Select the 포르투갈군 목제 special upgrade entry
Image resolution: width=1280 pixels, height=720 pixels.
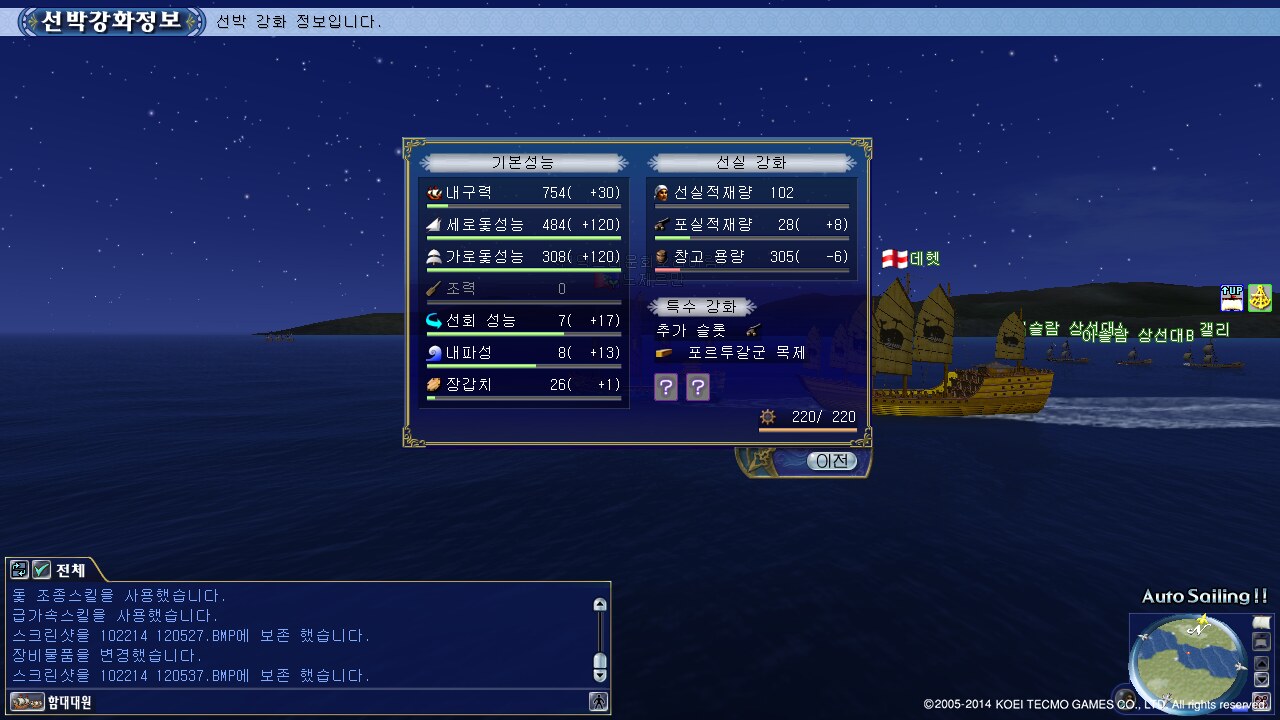746,353
